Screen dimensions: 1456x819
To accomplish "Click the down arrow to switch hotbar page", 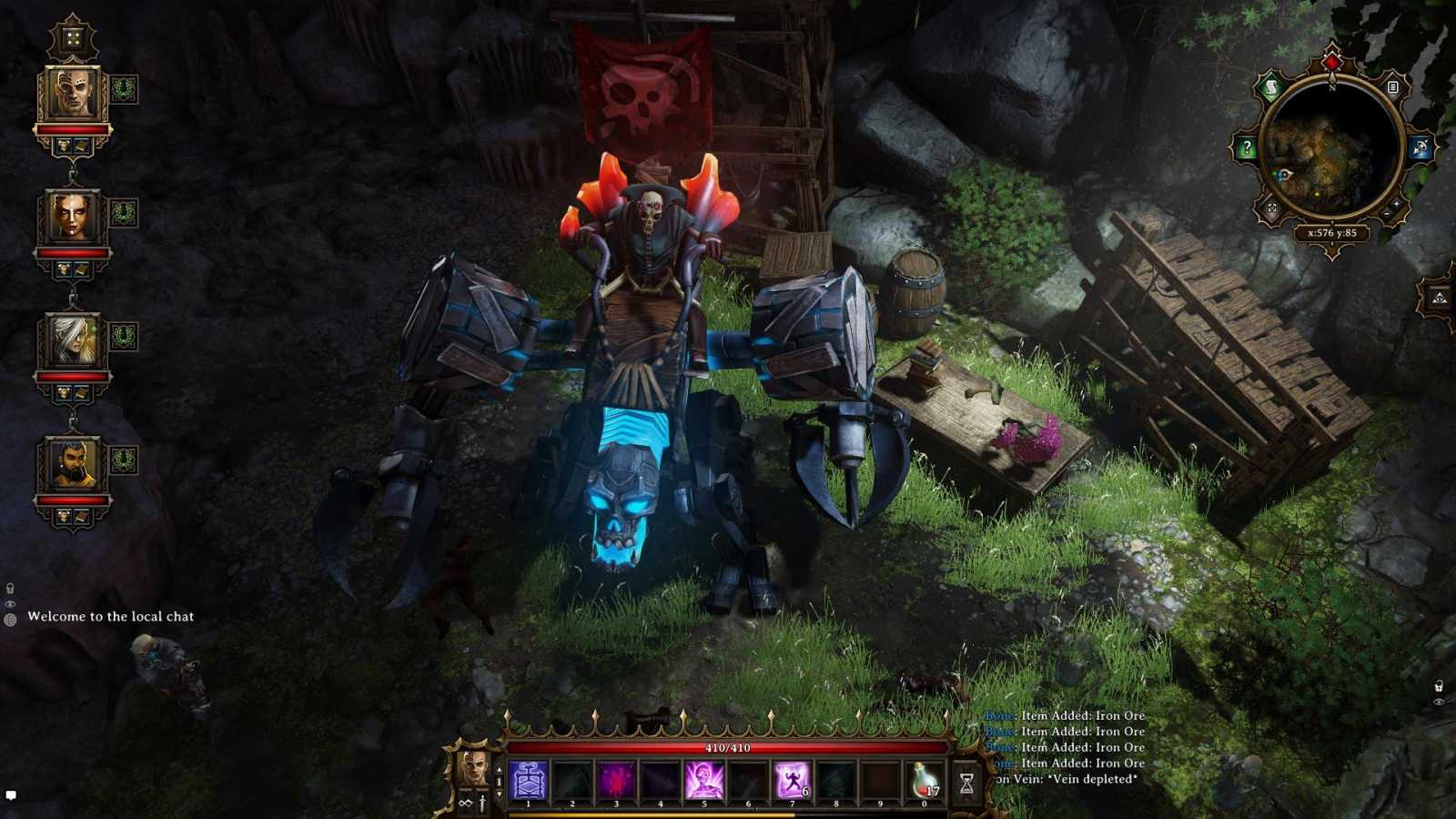I will (499, 793).
